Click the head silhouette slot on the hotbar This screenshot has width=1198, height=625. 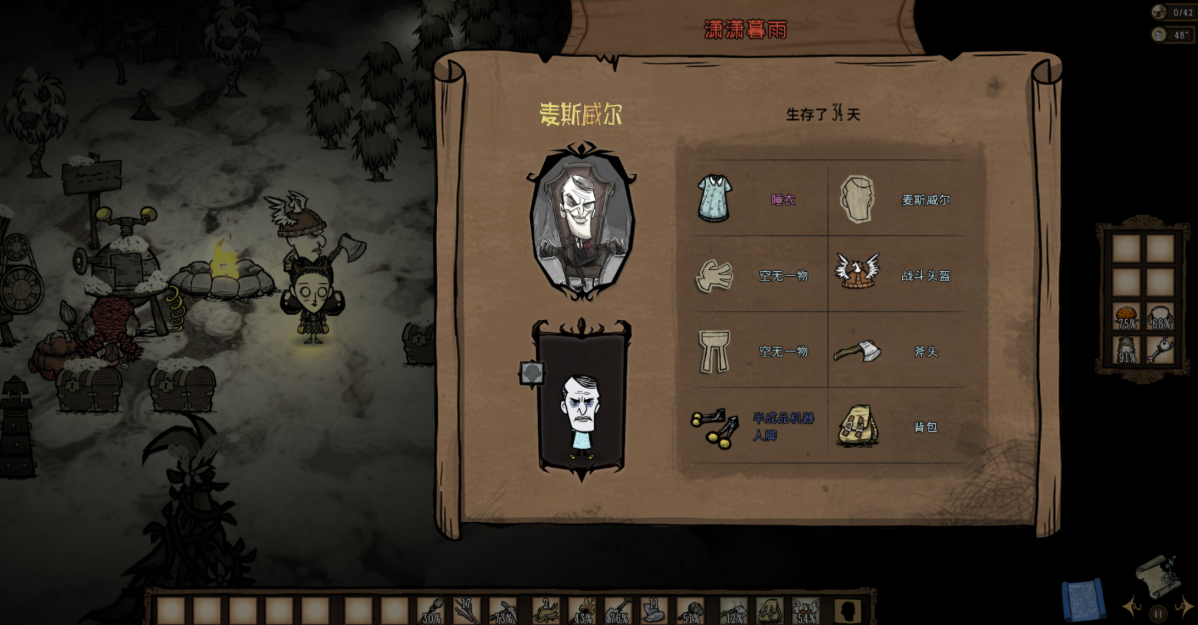(x=850, y=610)
